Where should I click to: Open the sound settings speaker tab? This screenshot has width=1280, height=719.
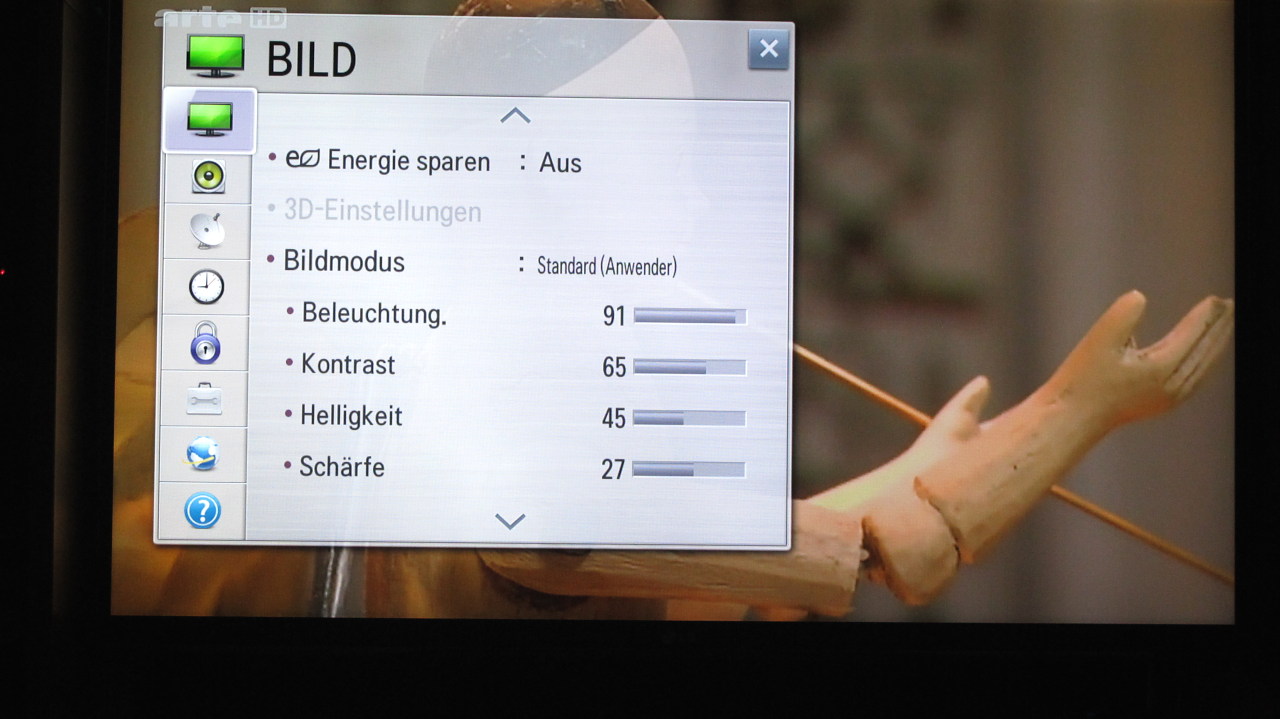tap(208, 176)
